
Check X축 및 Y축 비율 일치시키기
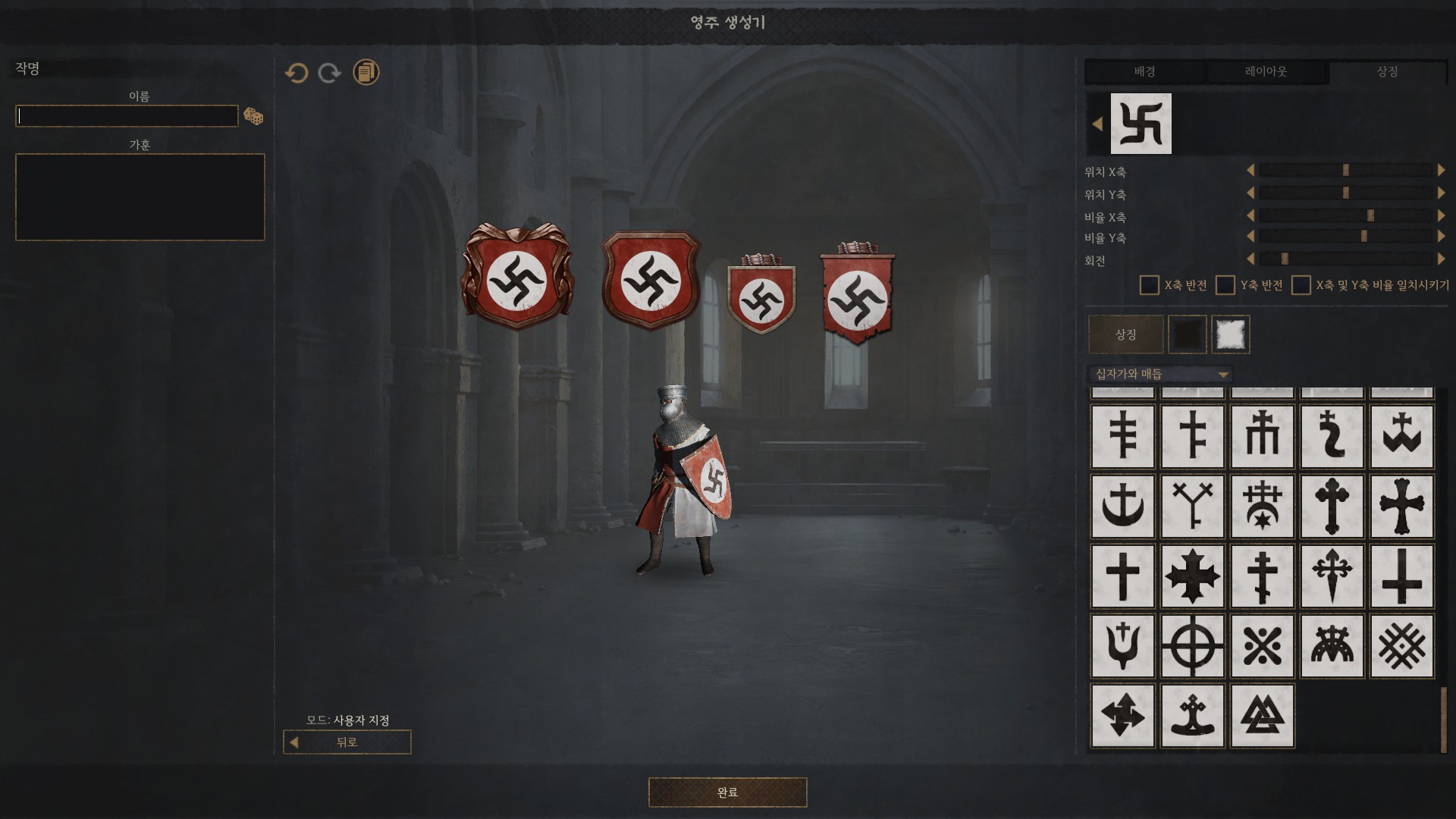1301,285
